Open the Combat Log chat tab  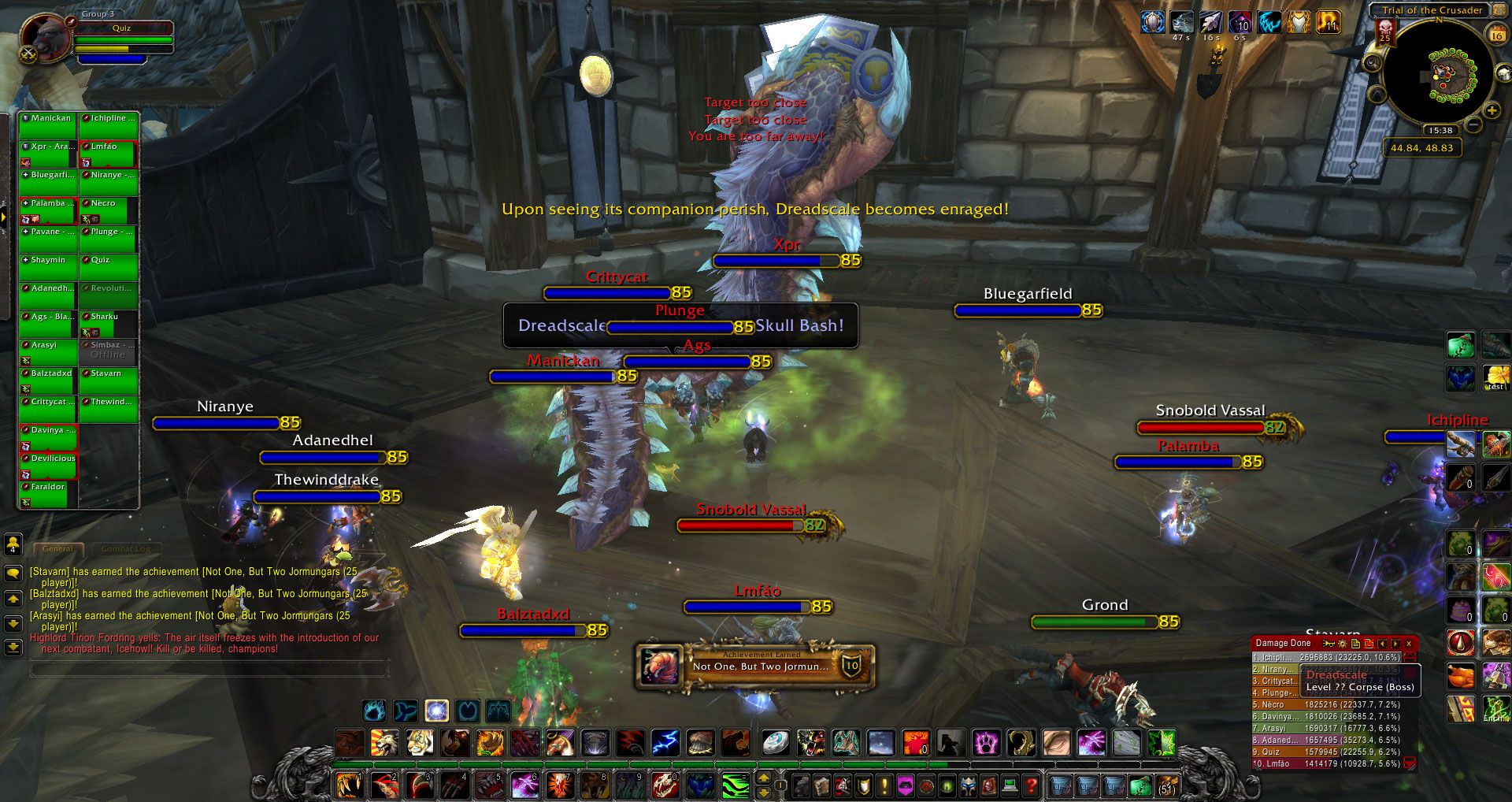point(126,548)
